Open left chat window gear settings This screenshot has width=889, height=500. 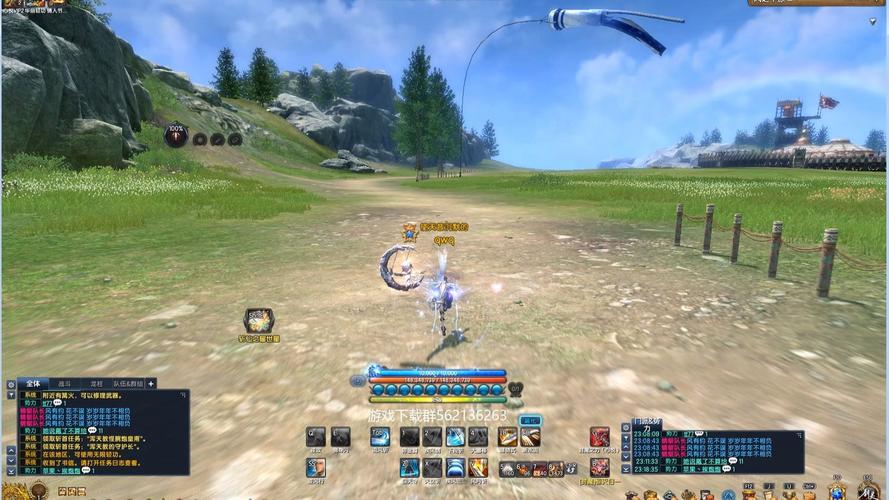click(10, 384)
